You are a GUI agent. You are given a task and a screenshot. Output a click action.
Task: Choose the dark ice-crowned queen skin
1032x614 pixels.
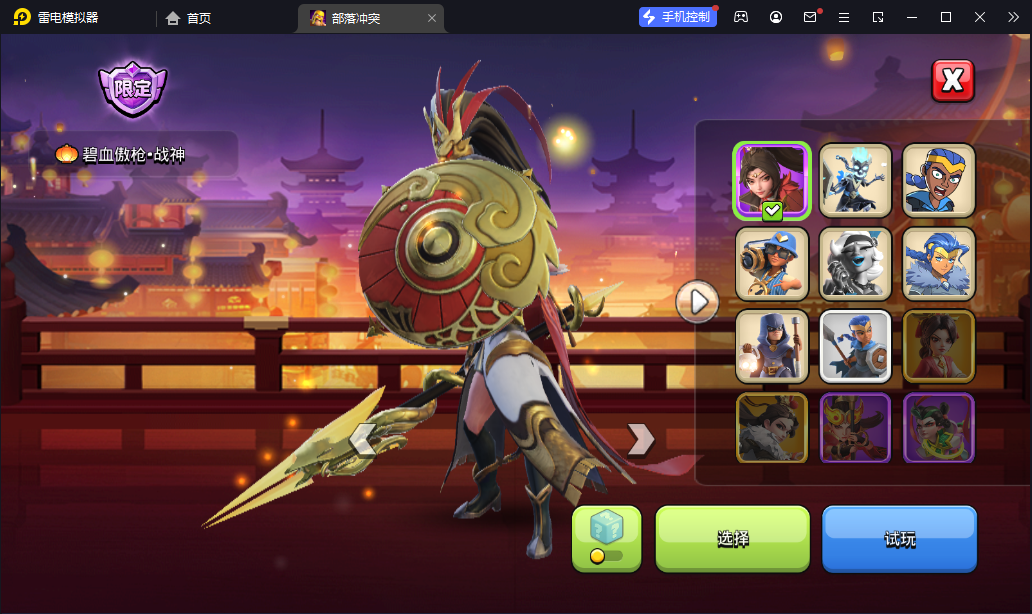click(x=855, y=180)
